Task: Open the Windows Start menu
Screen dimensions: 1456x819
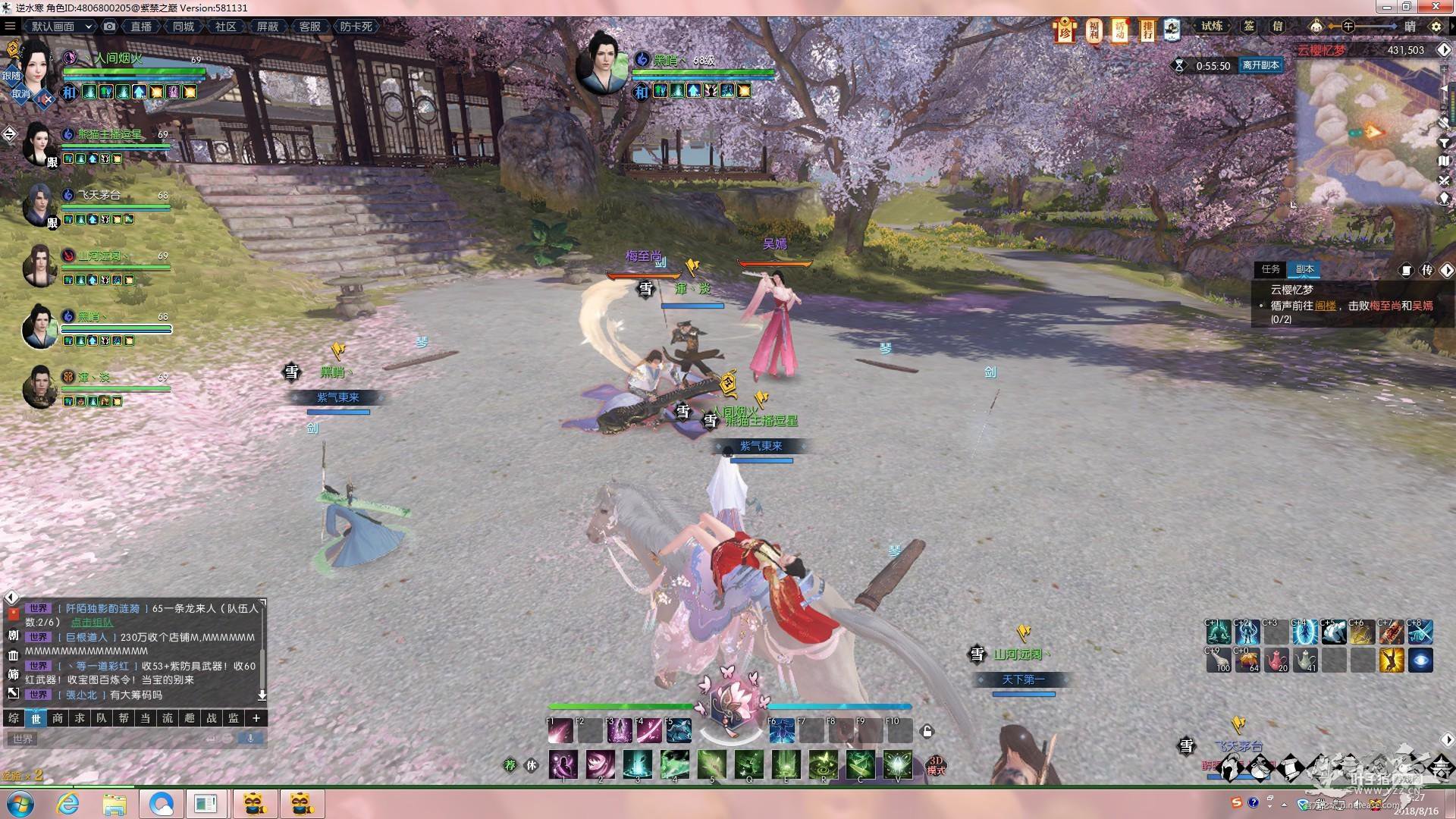Action: (x=19, y=804)
